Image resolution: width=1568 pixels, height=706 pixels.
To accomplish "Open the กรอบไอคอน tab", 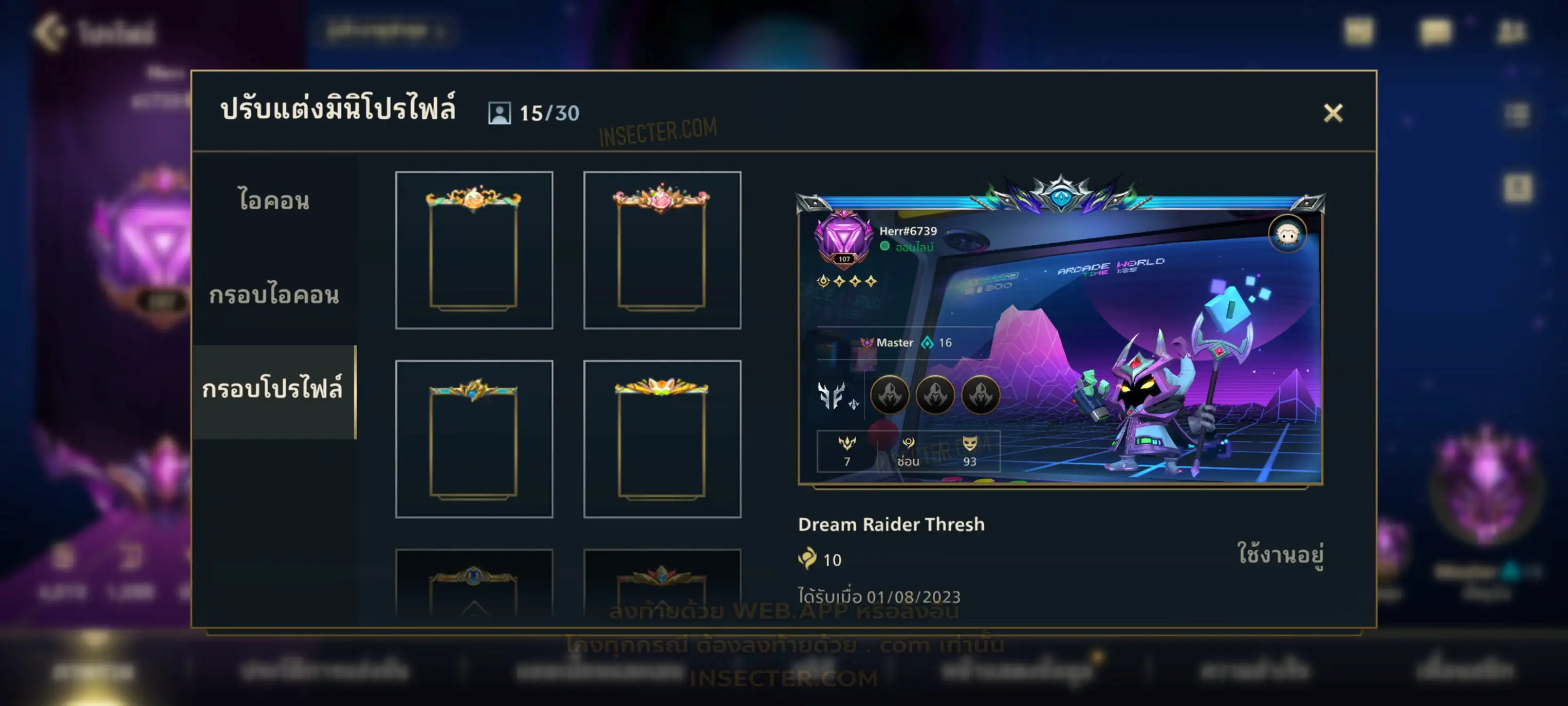I will point(274,295).
